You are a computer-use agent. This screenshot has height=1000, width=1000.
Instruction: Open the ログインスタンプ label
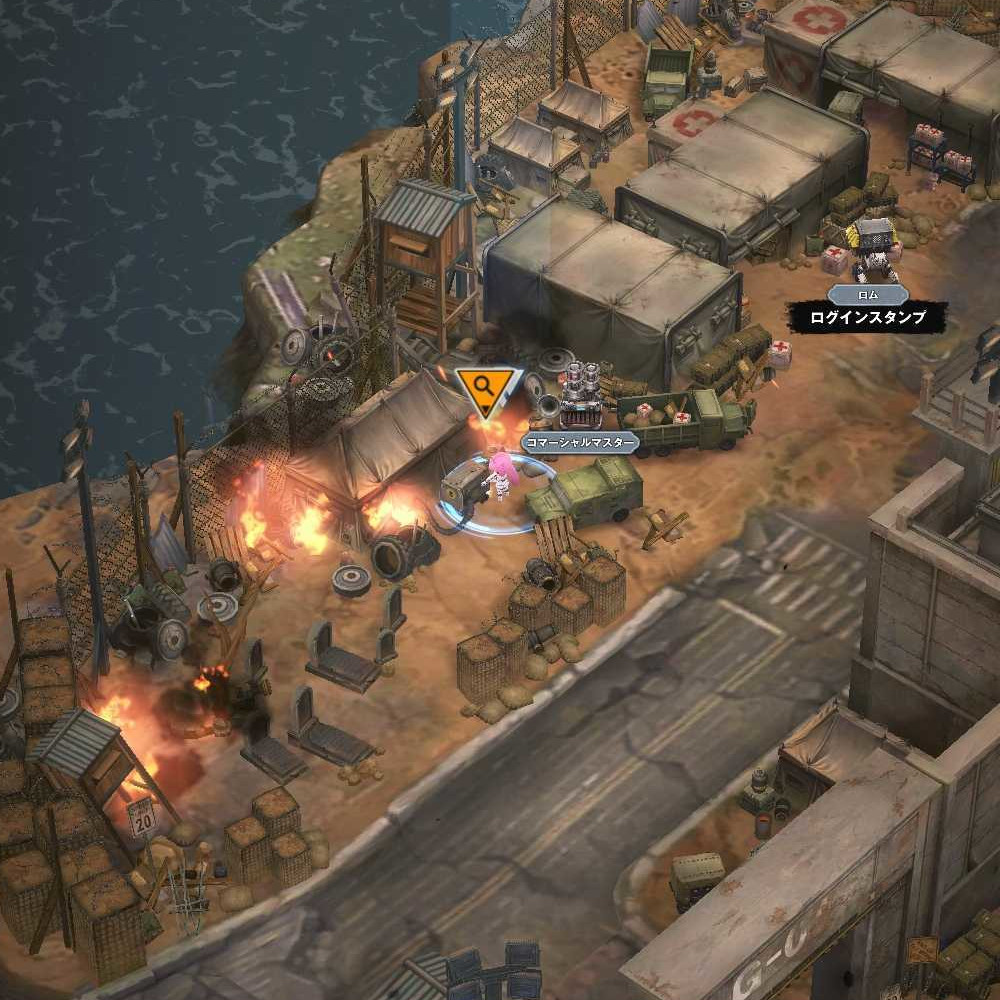(x=868, y=319)
